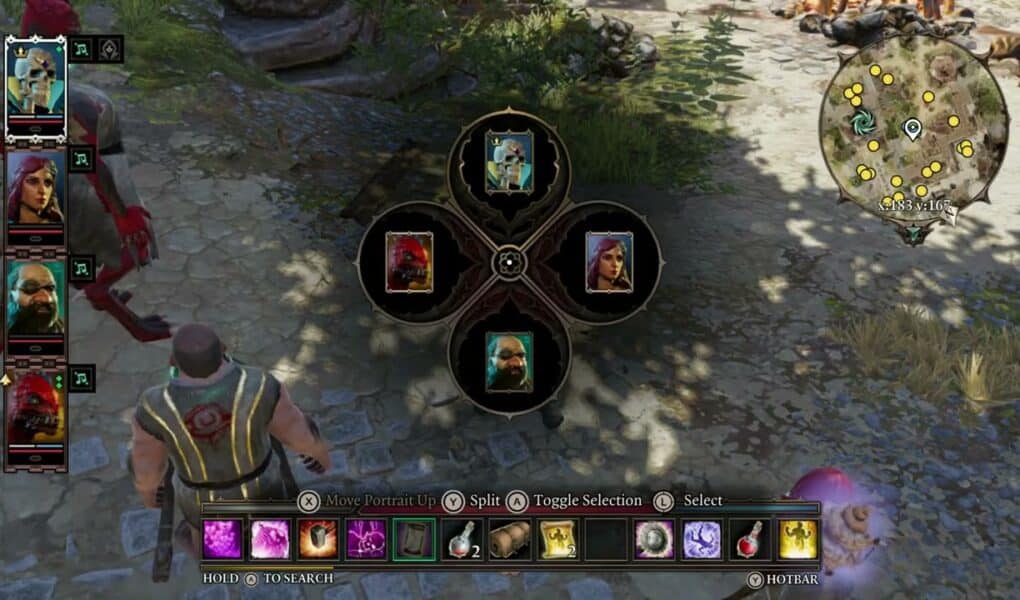Click the status icon beside the skeleton portrait
1020x600 pixels.
(82, 49)
